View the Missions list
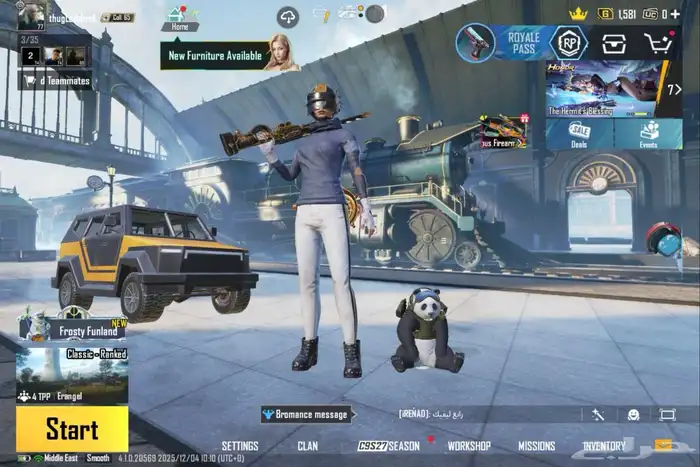This screenshot has width=700, height=467. [x=536, y=446]
